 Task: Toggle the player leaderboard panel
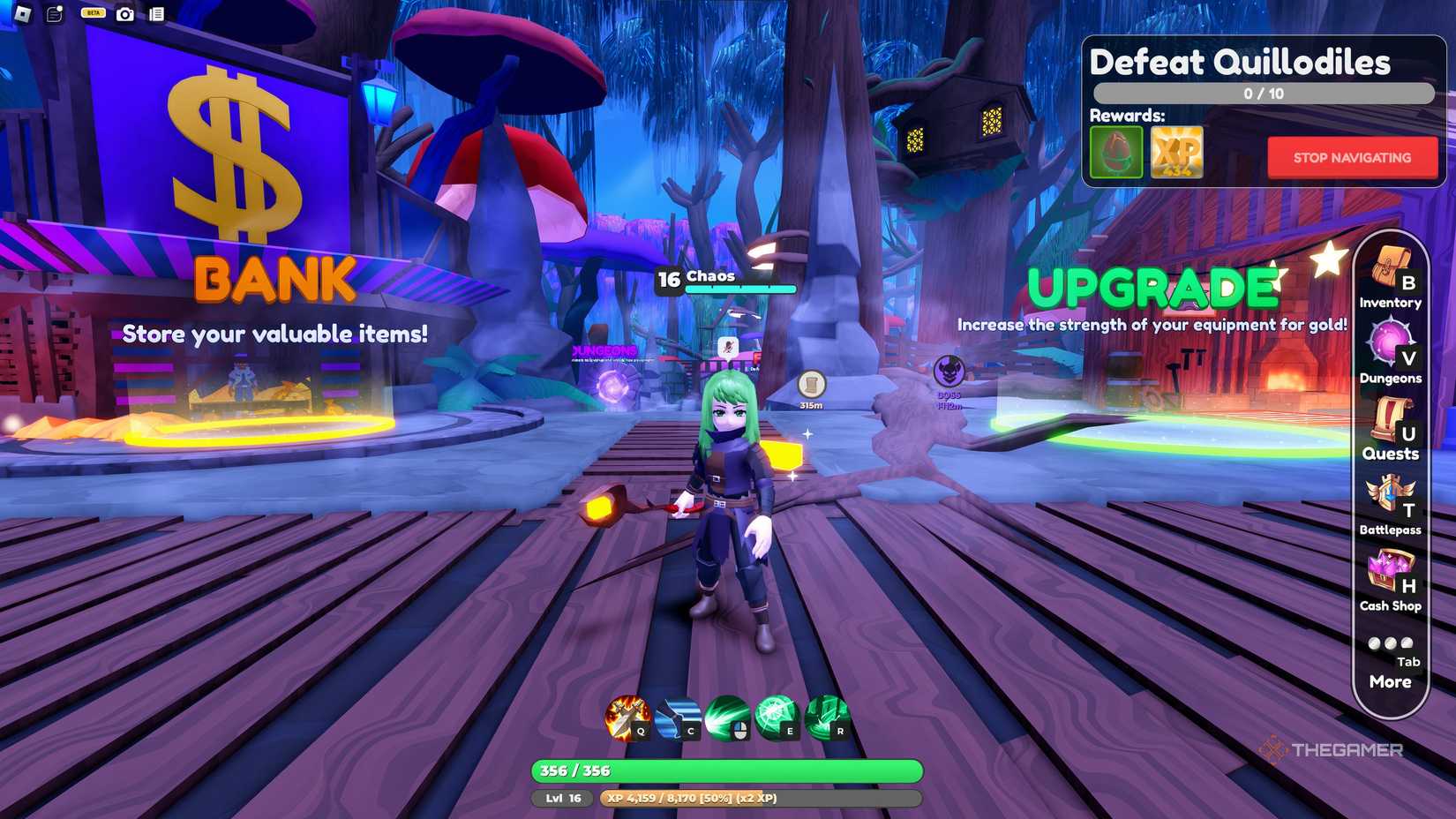(x=157, y=15)
